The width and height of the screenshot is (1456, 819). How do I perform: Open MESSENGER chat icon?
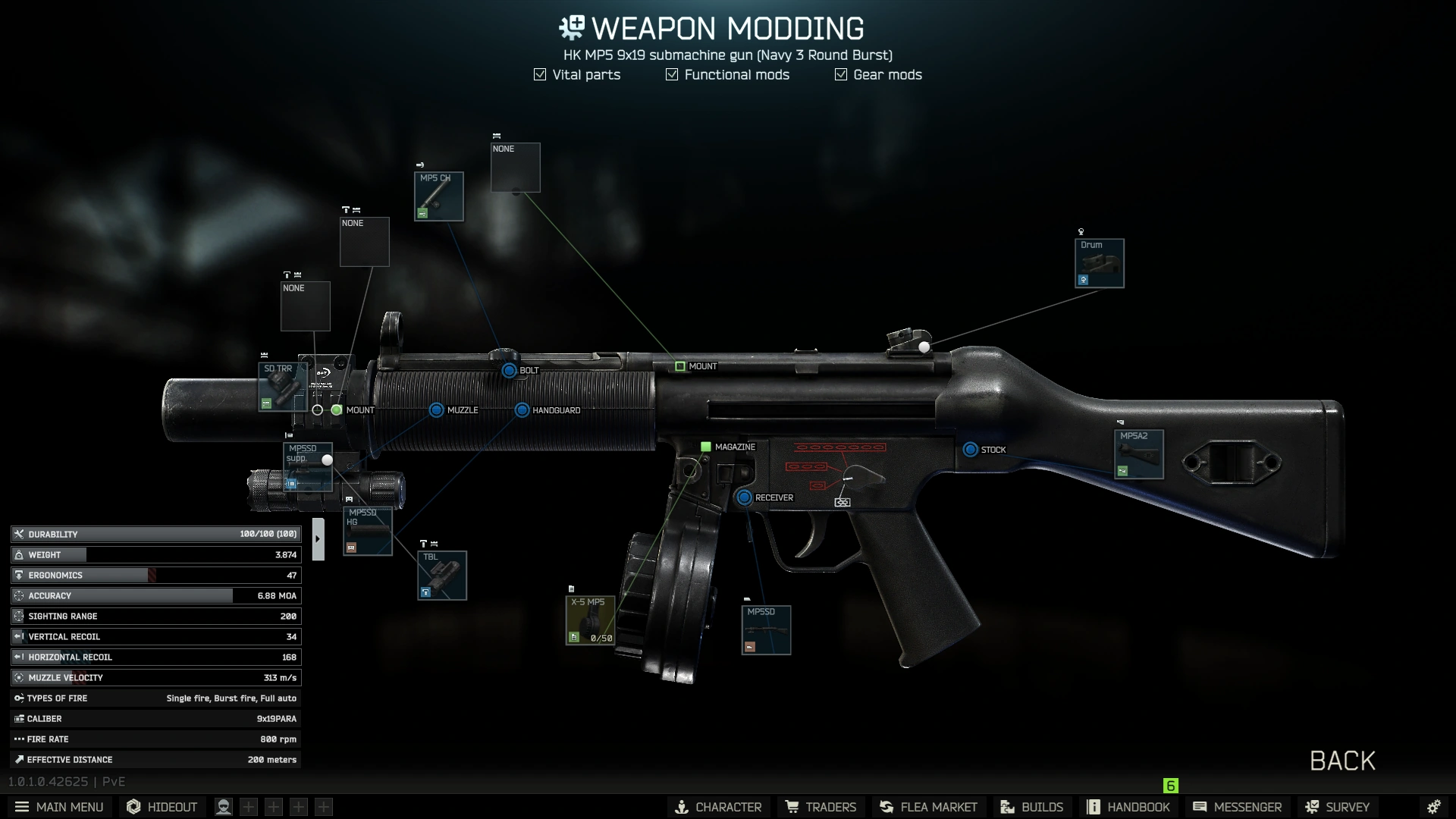(1201, 807)
